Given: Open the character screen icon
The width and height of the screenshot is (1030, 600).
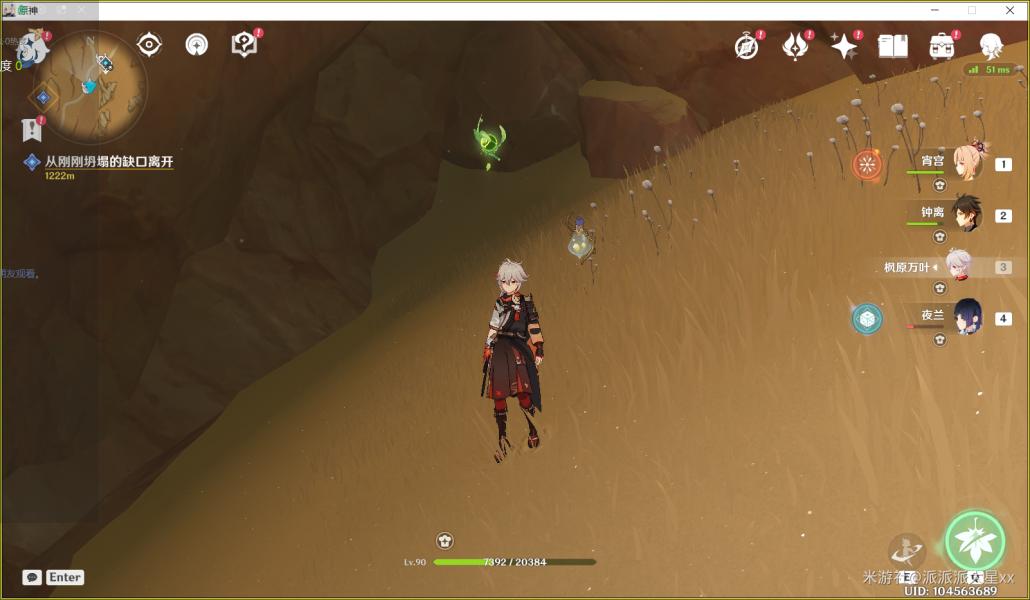Looking at the screenshot, I should click(x=991, y=46).
